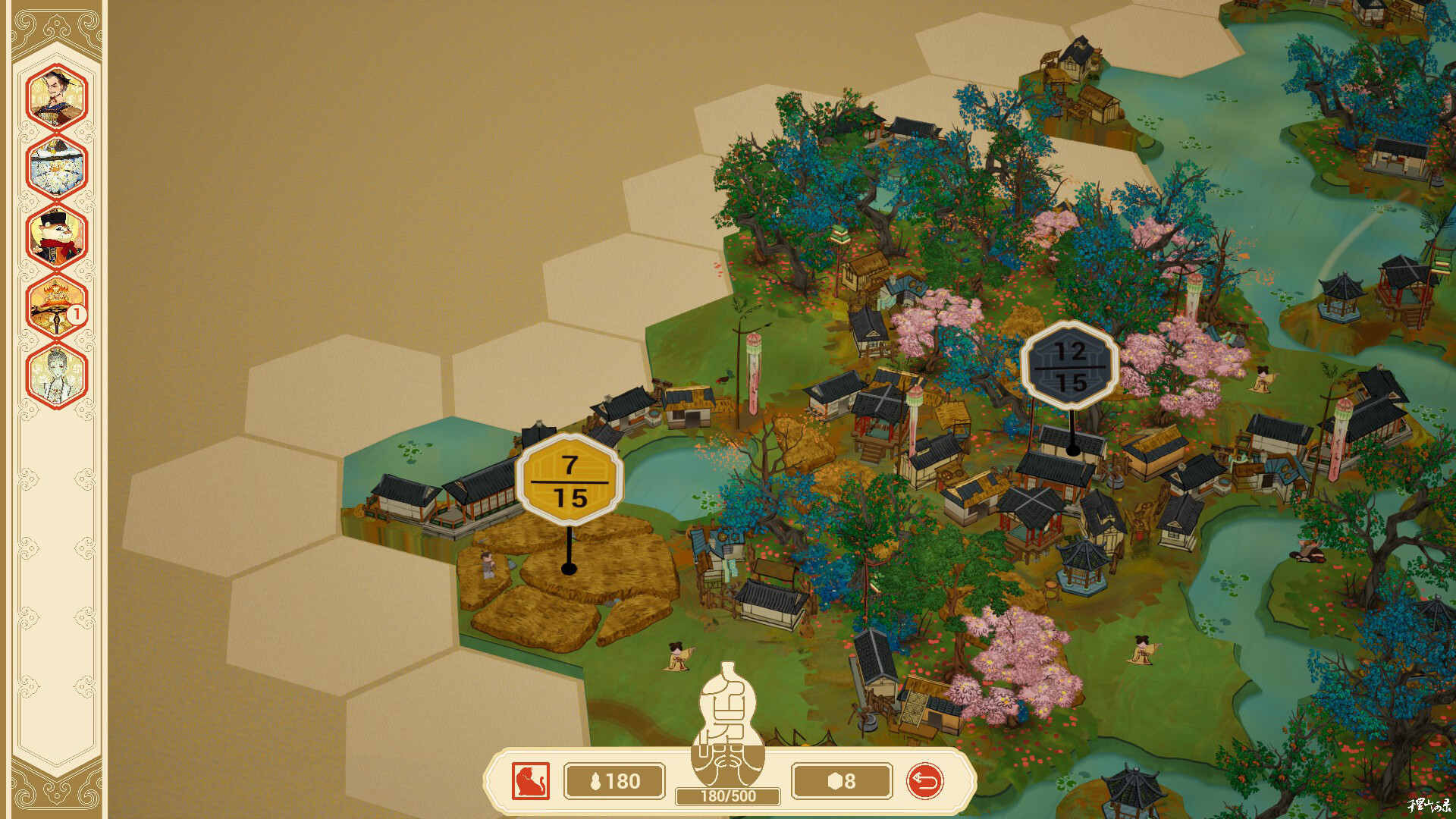Hit the red undo arrow button
Viewport: 1456px width, 819px height.
924,781
